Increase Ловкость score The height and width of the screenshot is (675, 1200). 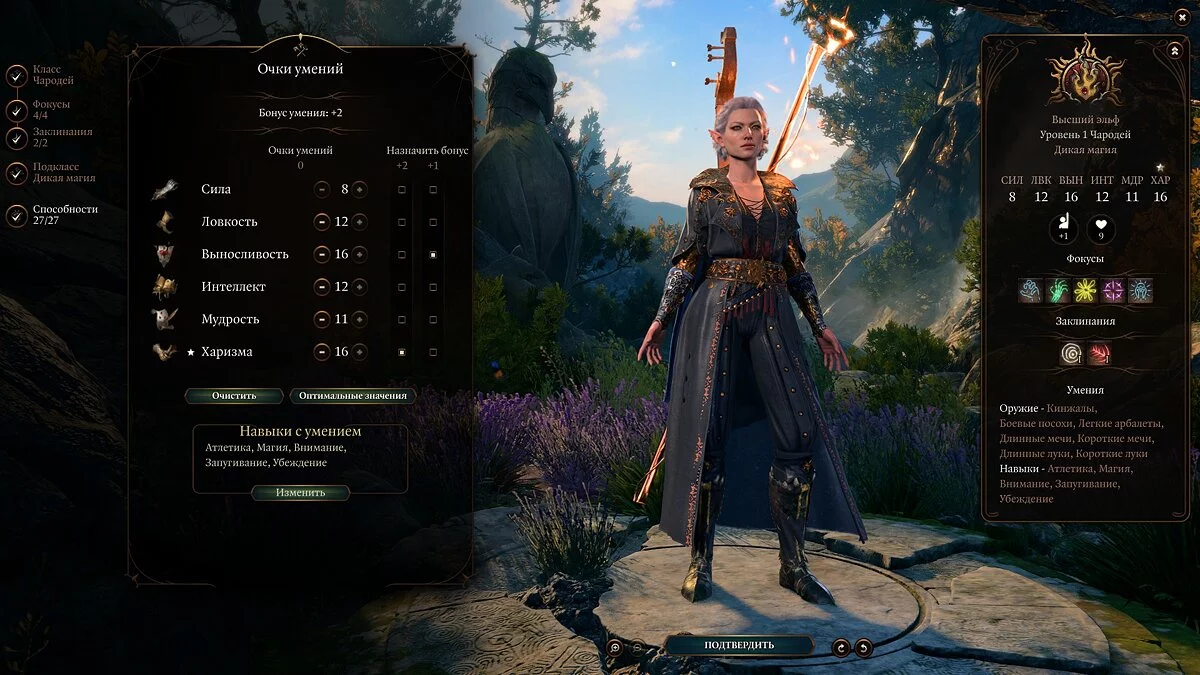(359, 222)
